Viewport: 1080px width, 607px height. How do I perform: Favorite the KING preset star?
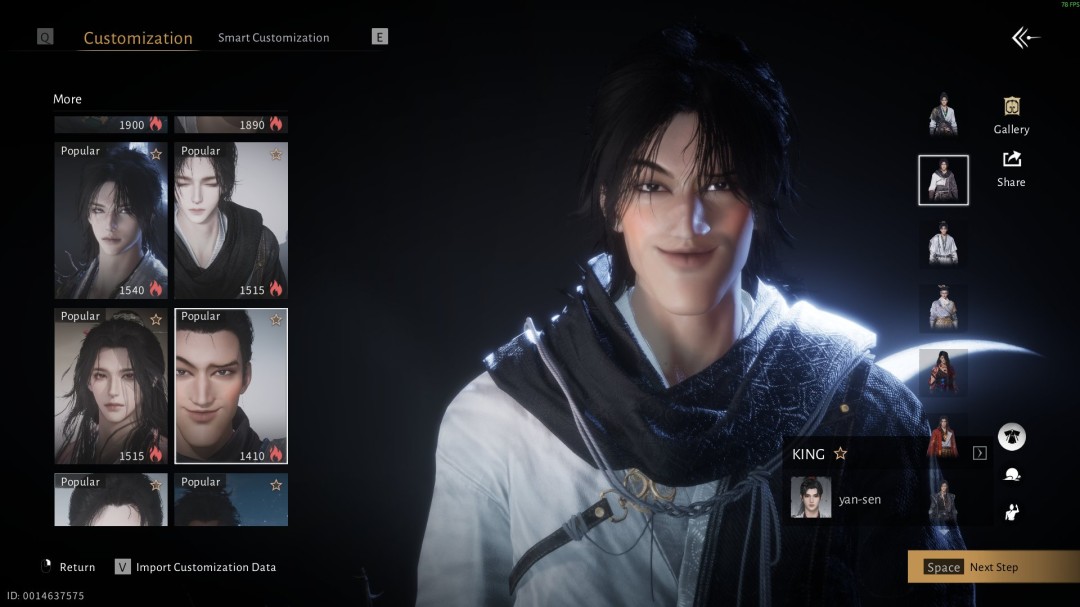point(840,454)
